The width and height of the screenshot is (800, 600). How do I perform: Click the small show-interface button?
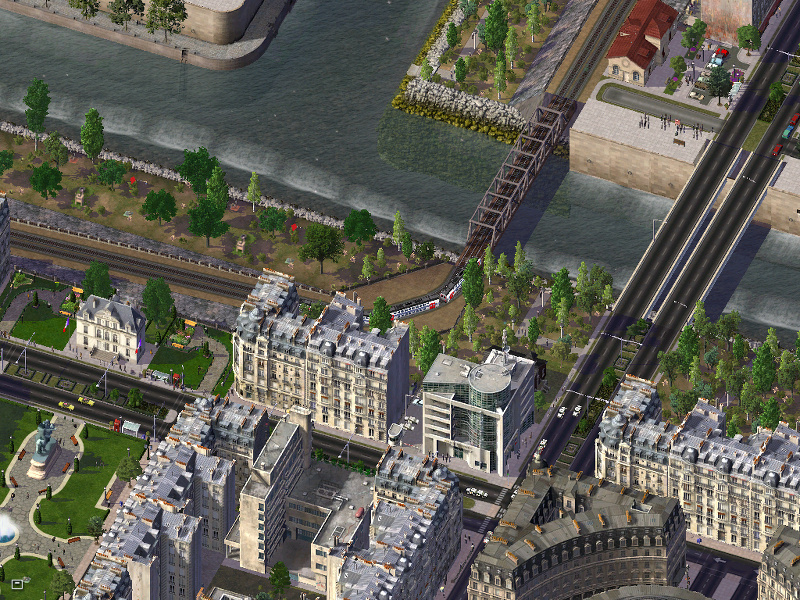pyautogui.click(x=17, y=582)
